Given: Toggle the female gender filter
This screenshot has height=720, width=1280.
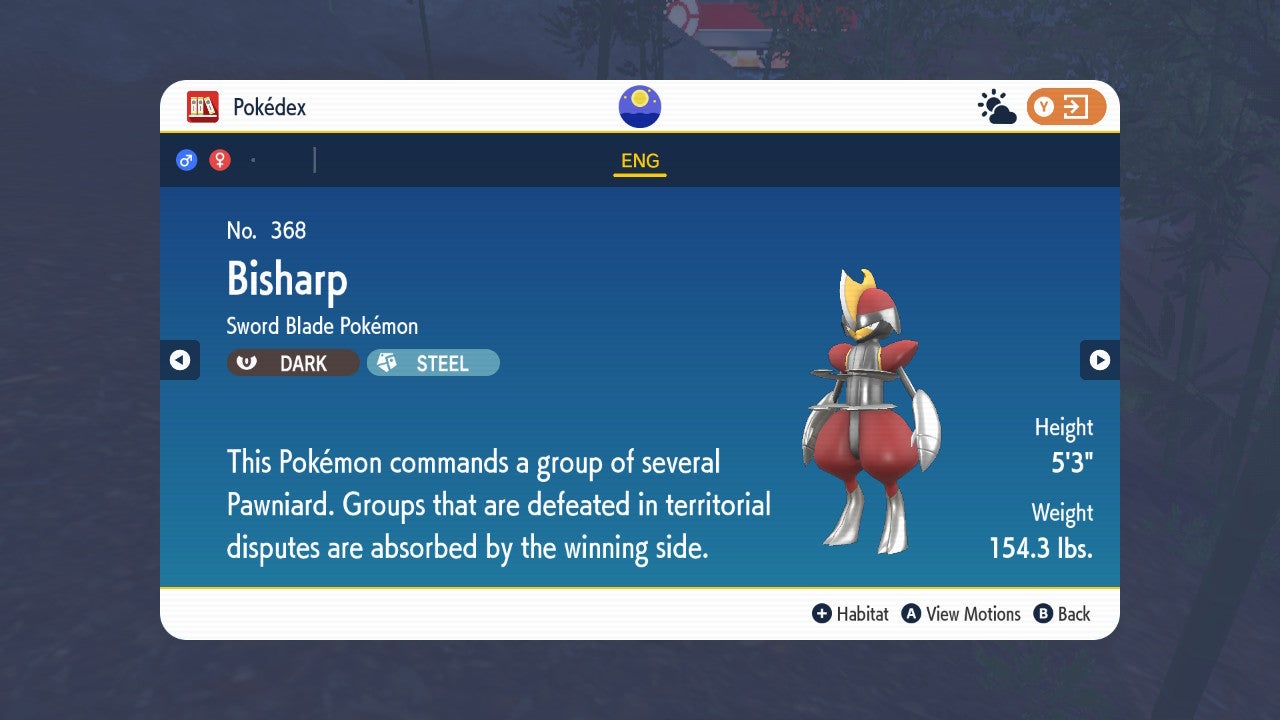Looking at the screenshot, I should (x=218, y=158).
